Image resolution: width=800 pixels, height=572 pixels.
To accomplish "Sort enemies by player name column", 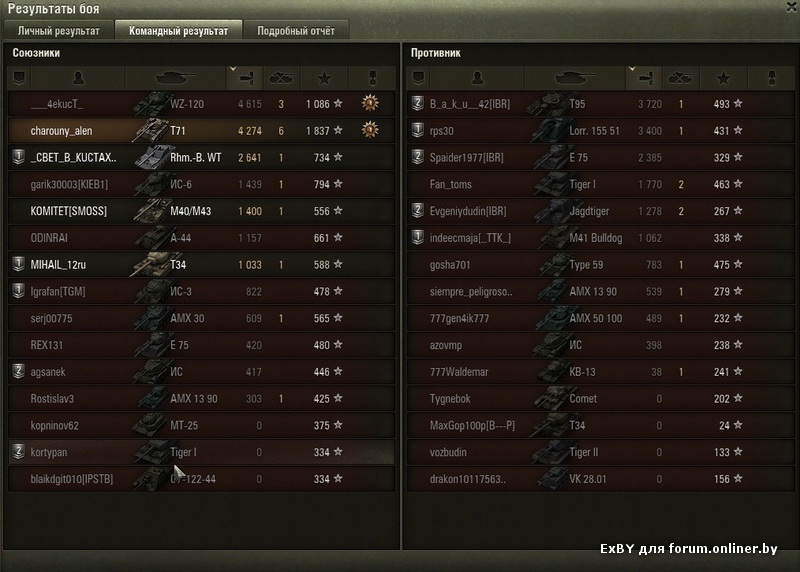I will pyautogui.click(x=477, y=77).
